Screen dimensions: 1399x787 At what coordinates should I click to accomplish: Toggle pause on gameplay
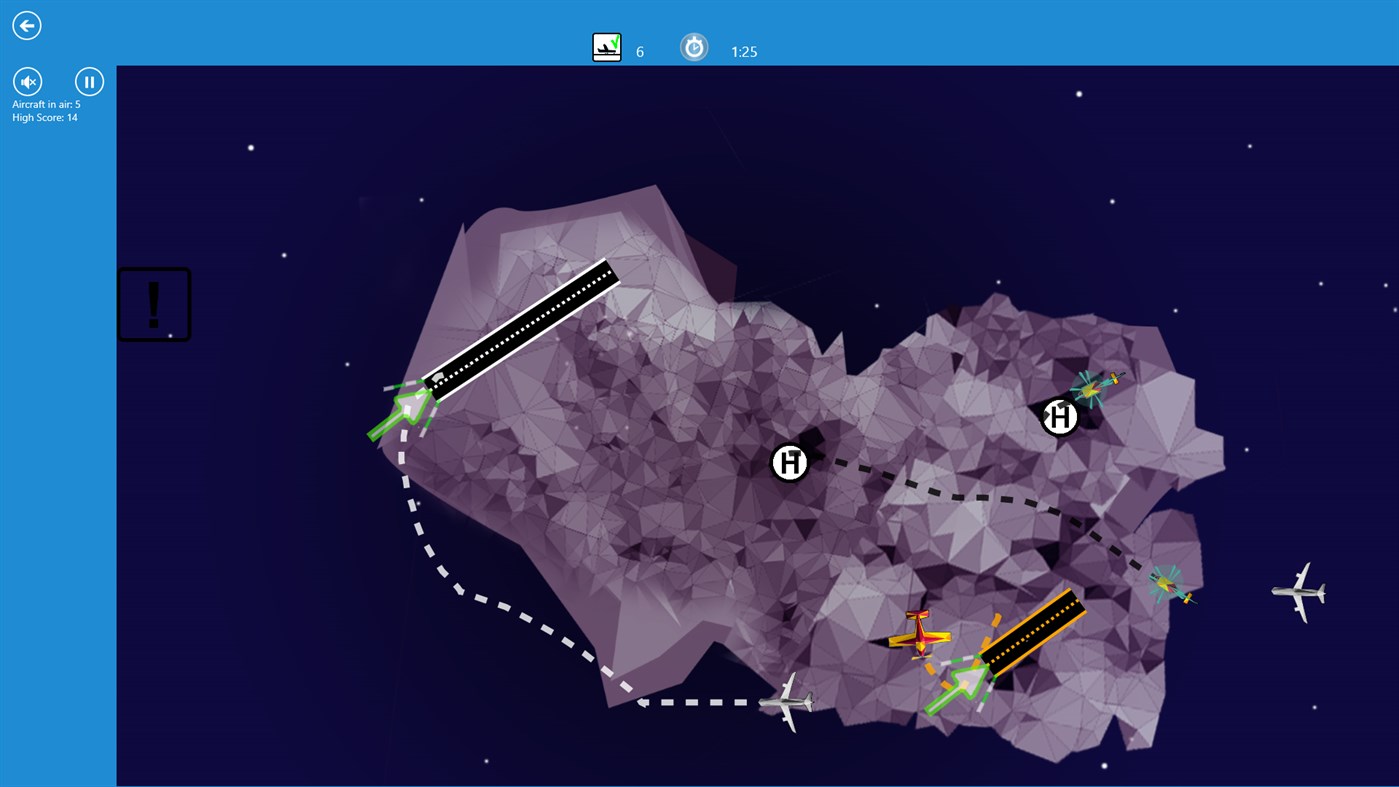pyautogui.click(x=89, y=81)
